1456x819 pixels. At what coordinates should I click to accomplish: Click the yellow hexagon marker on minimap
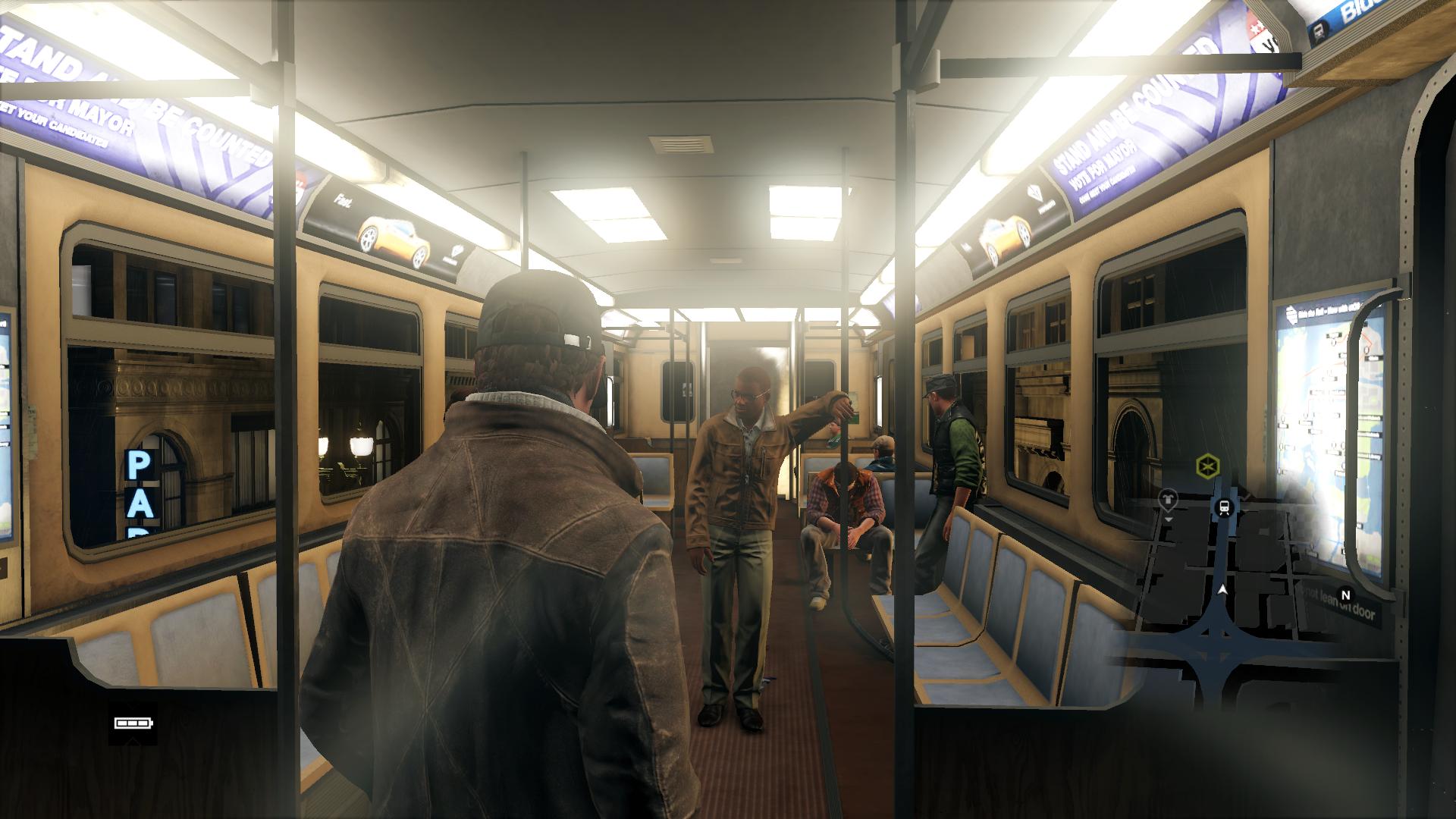1205,466
